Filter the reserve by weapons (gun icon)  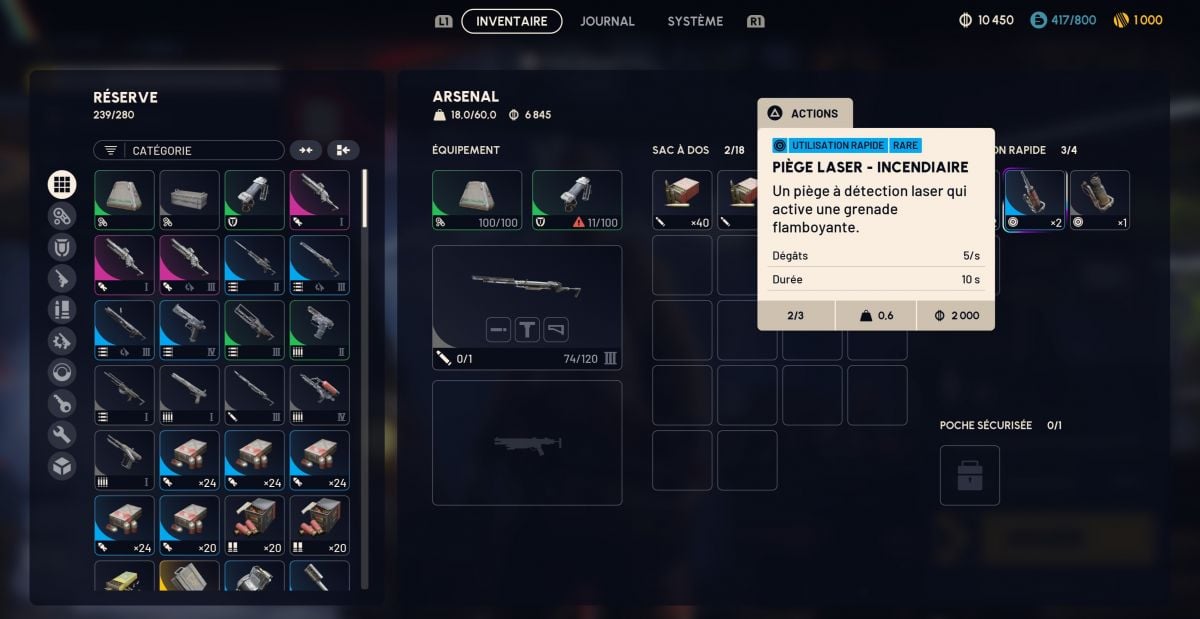pyautogui.click(x=62, y=278)
